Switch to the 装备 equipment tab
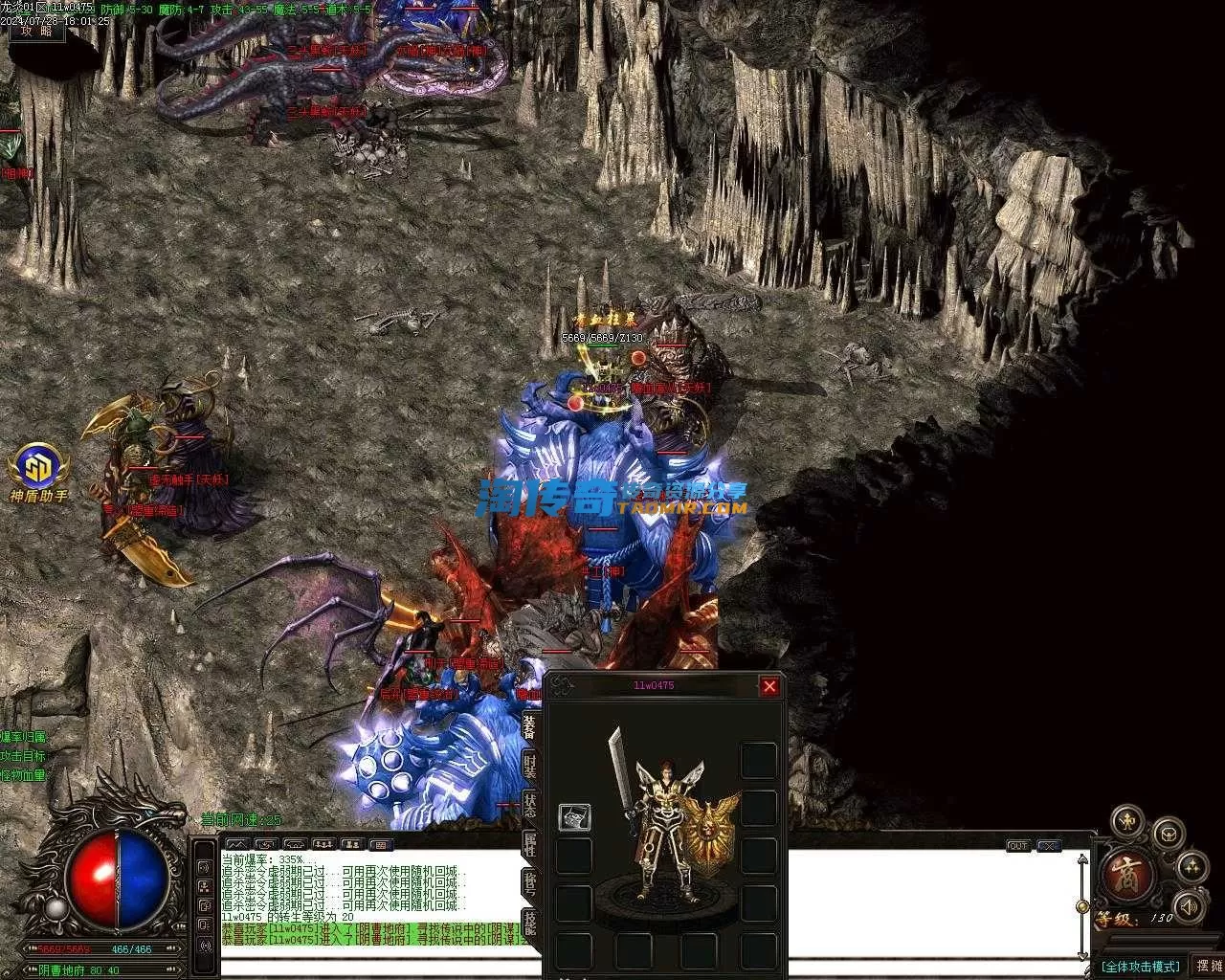This screenshot has height=980, width=1225. tap(530, 724)
